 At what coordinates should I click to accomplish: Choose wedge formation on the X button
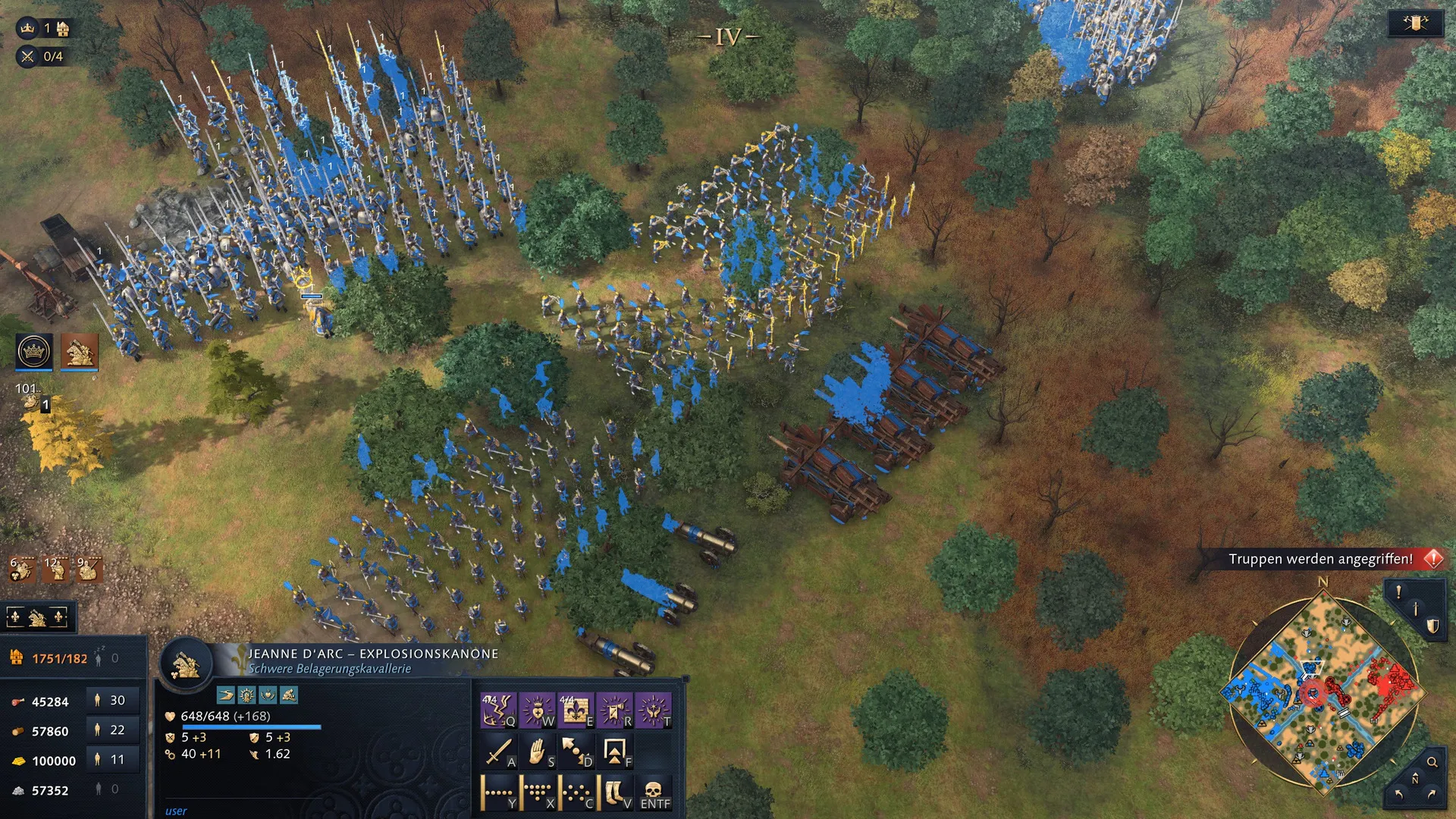point(538,792)
